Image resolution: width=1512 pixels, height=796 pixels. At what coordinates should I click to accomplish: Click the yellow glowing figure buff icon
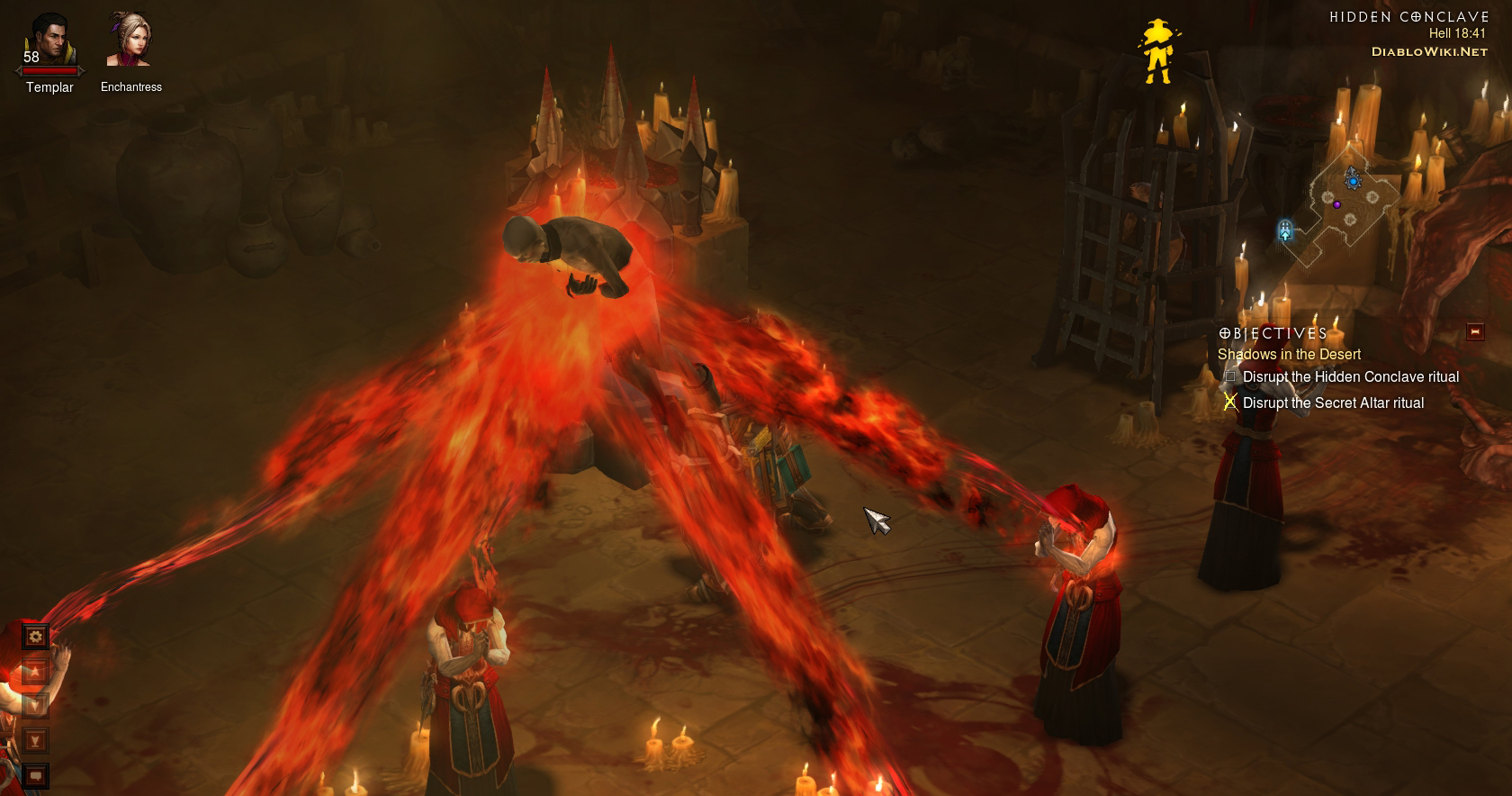click(1157, 50)
